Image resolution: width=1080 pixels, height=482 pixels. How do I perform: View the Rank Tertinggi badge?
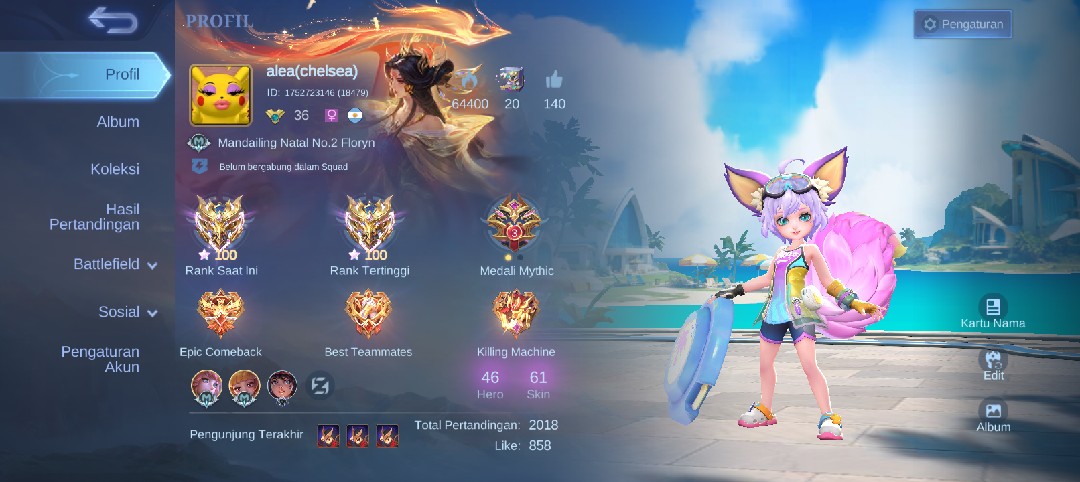[x=369, y=225]
